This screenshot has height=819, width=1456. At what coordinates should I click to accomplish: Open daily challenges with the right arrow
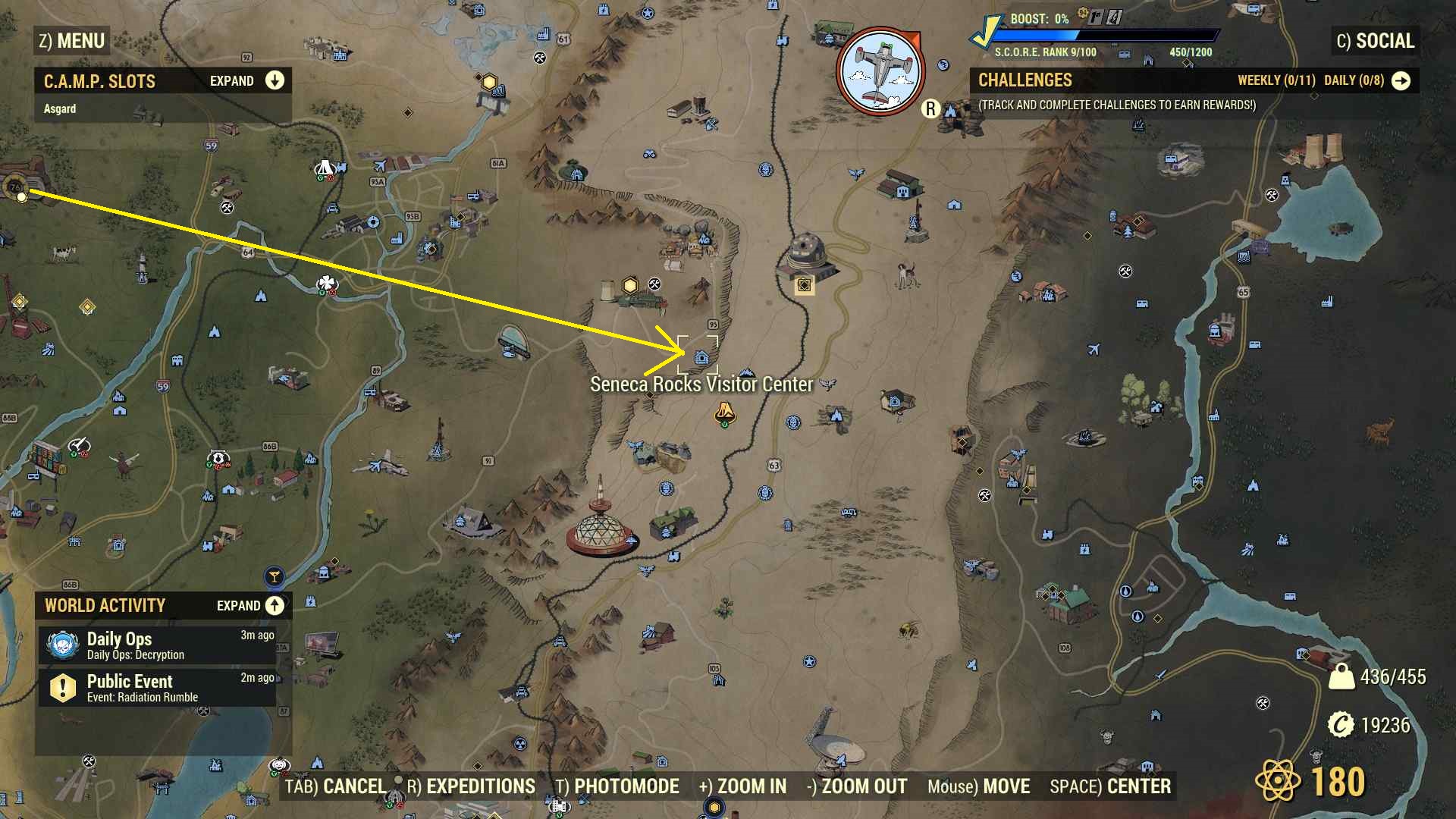point(1401,80)
